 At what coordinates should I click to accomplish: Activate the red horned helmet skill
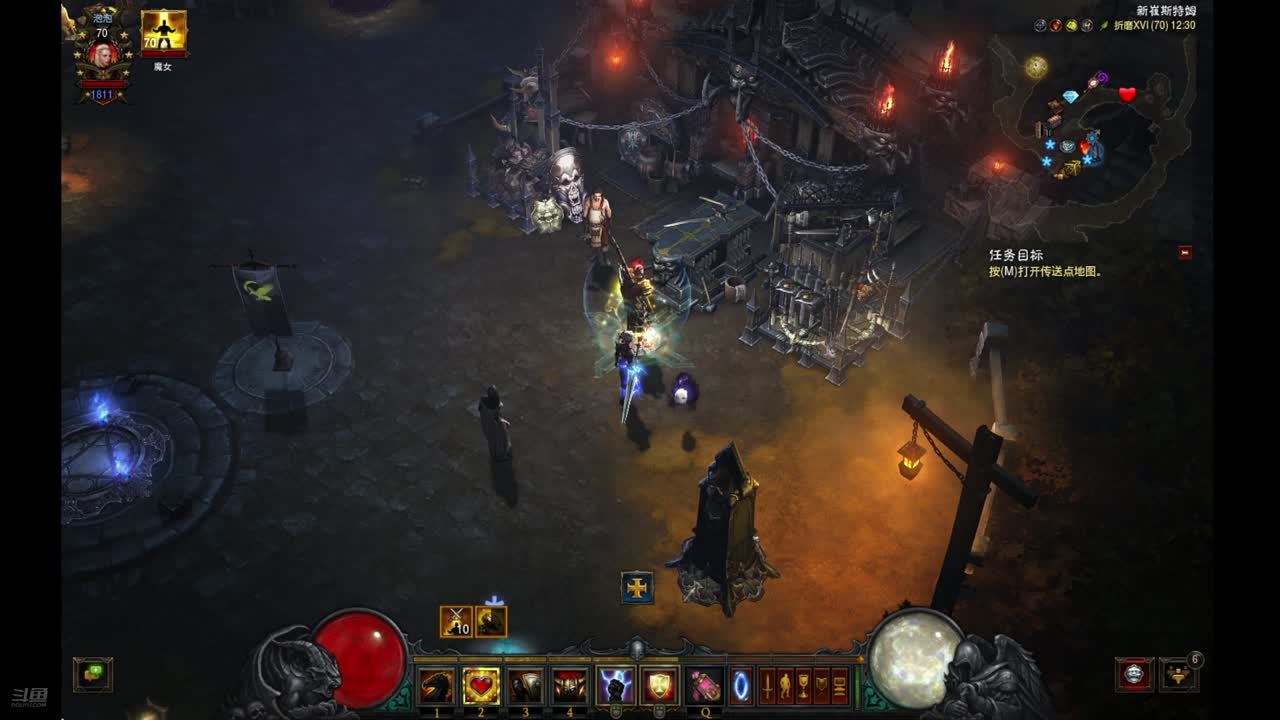point(570,686)
